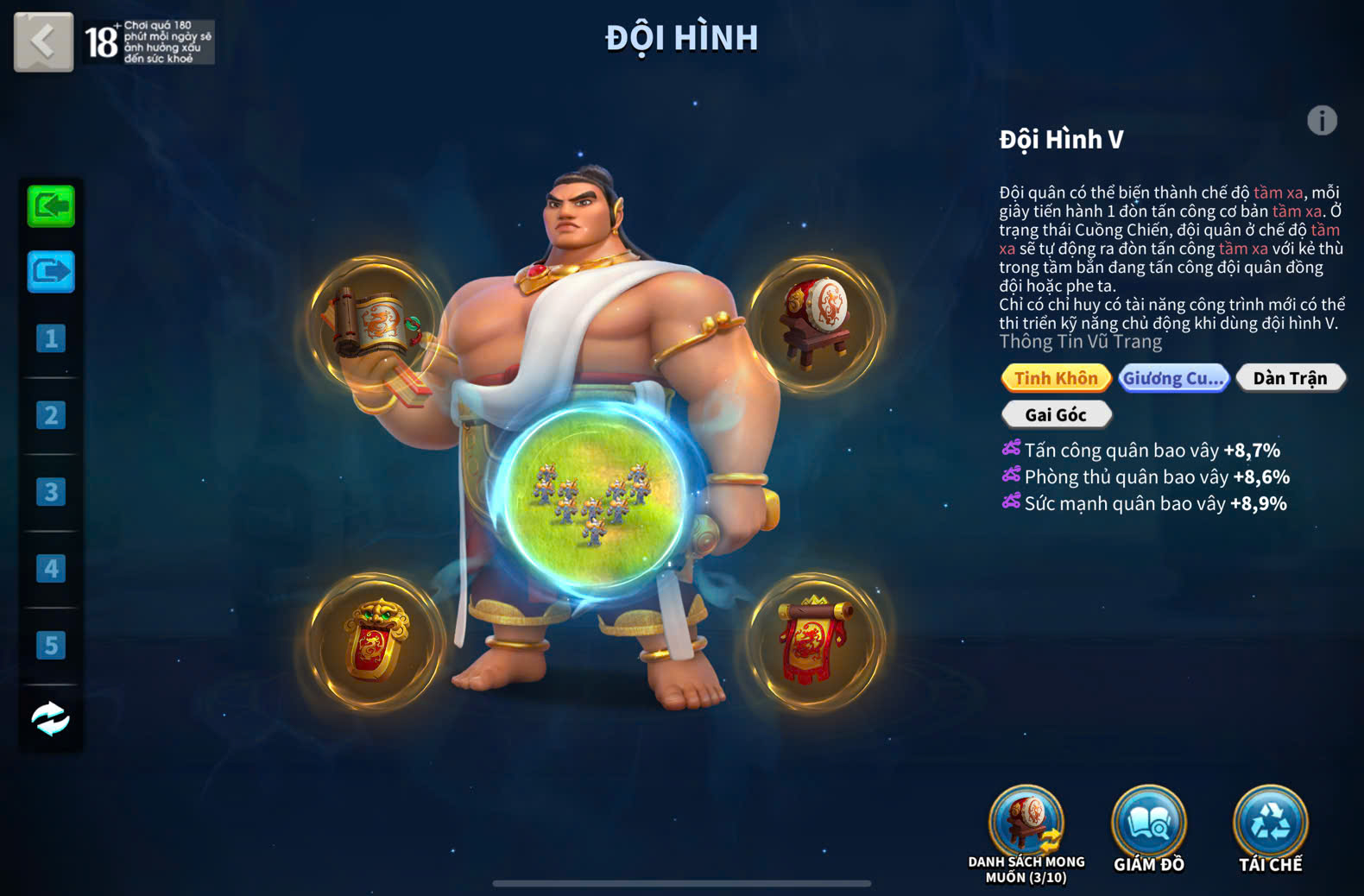1364x896 pixels.
Task: Show the Tinh Khôn inscription tag
Action: tap(1056, 378)
